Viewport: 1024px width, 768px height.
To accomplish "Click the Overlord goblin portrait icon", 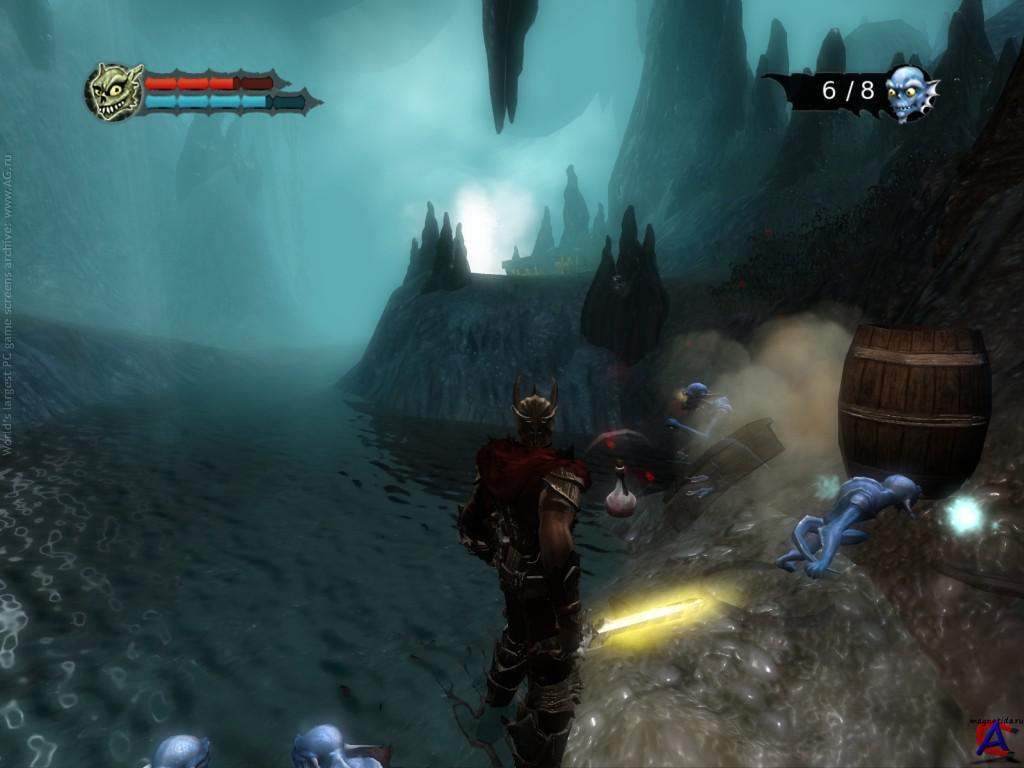I will pyautogui.click(x=114, y=92).
